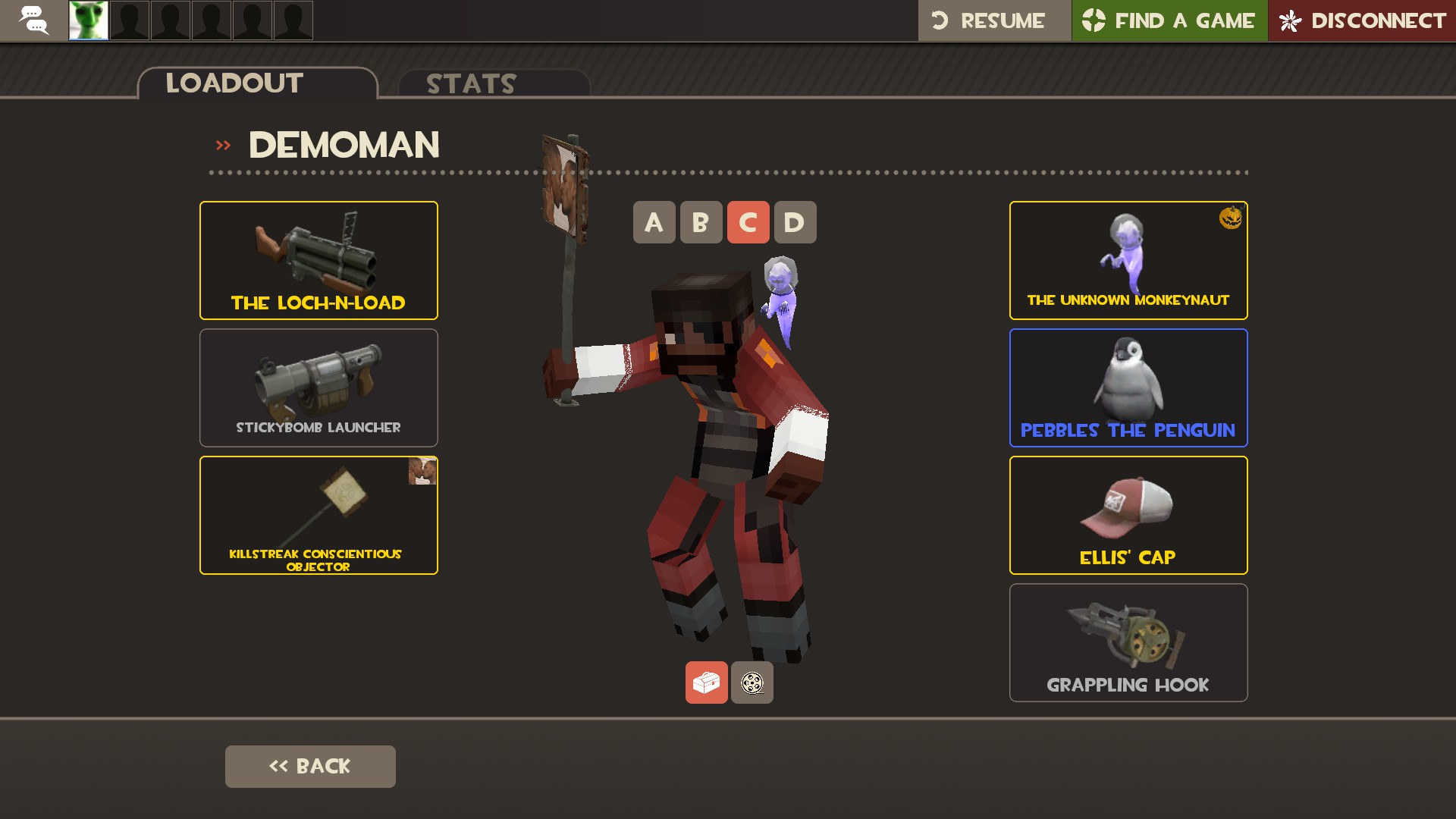Screen dimensions: 1456x819
Task: Click the Resume button
Action: [993, 20]
